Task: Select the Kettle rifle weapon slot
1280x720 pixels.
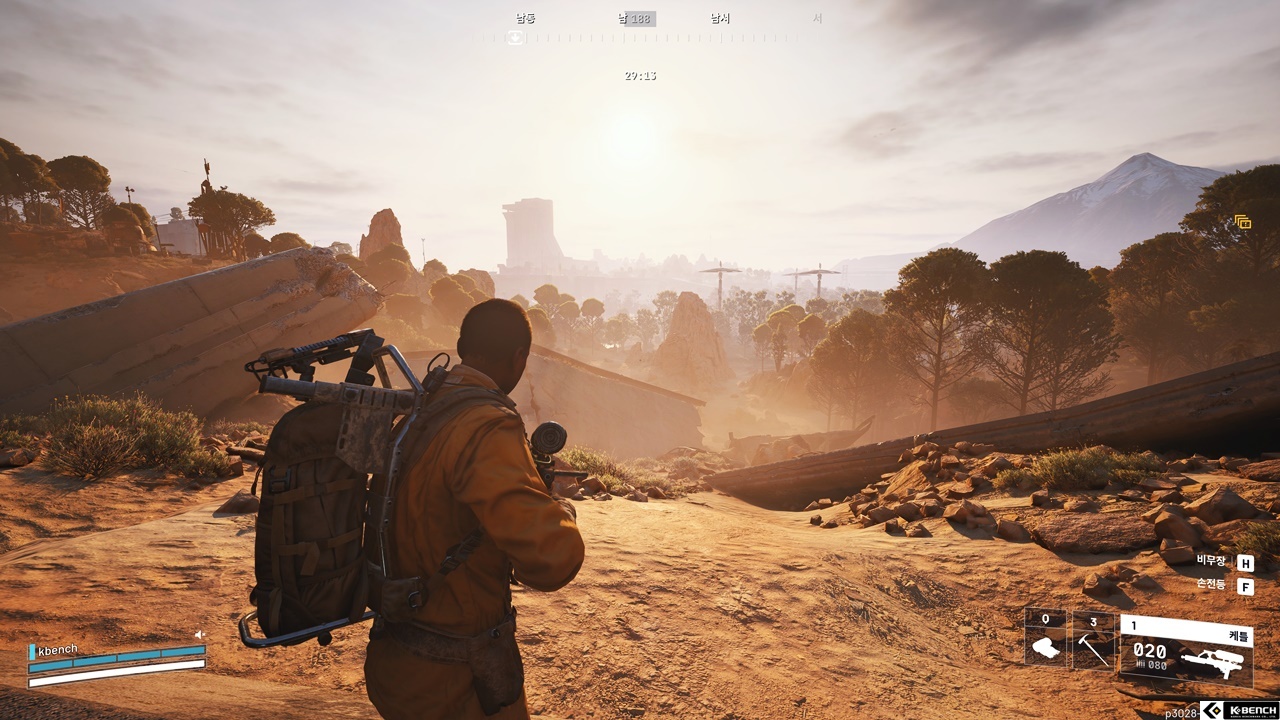Action: [x=1186, y=647]
